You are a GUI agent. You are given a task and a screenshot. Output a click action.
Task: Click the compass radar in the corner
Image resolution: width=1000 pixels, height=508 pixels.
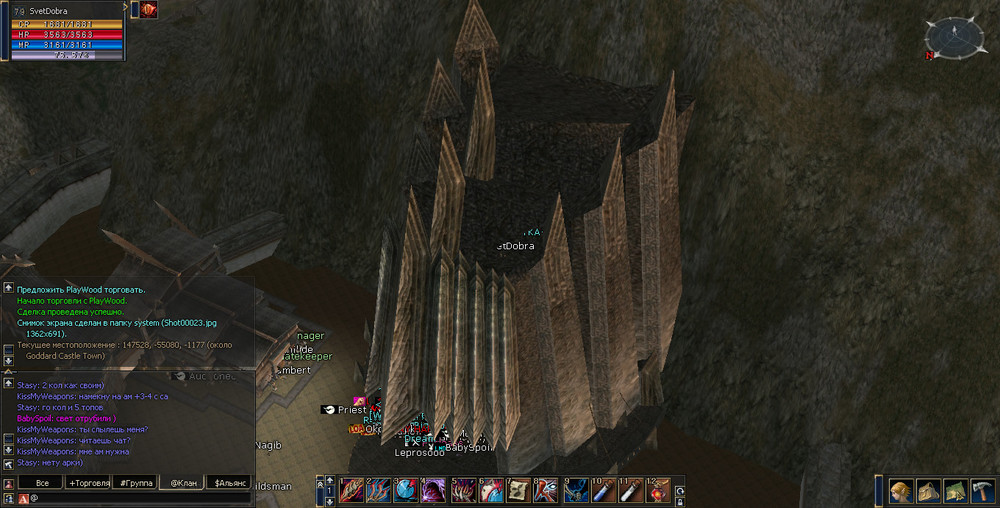coord(955,37)
